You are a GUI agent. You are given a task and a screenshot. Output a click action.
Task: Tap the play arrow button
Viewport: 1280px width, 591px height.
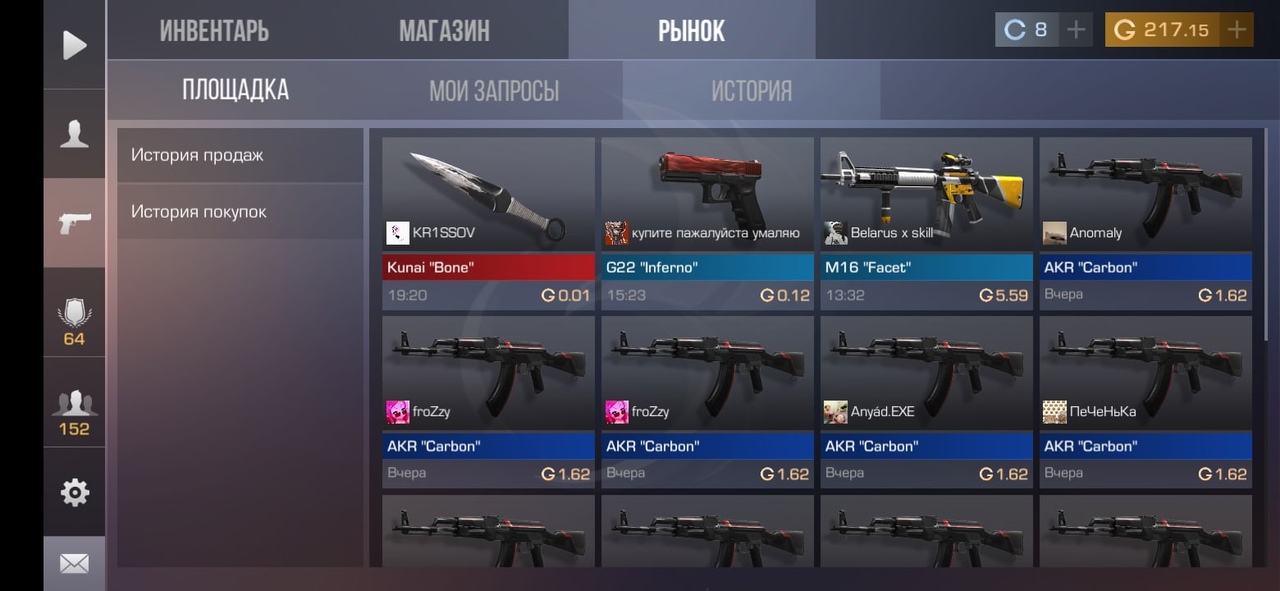point(74,45)
